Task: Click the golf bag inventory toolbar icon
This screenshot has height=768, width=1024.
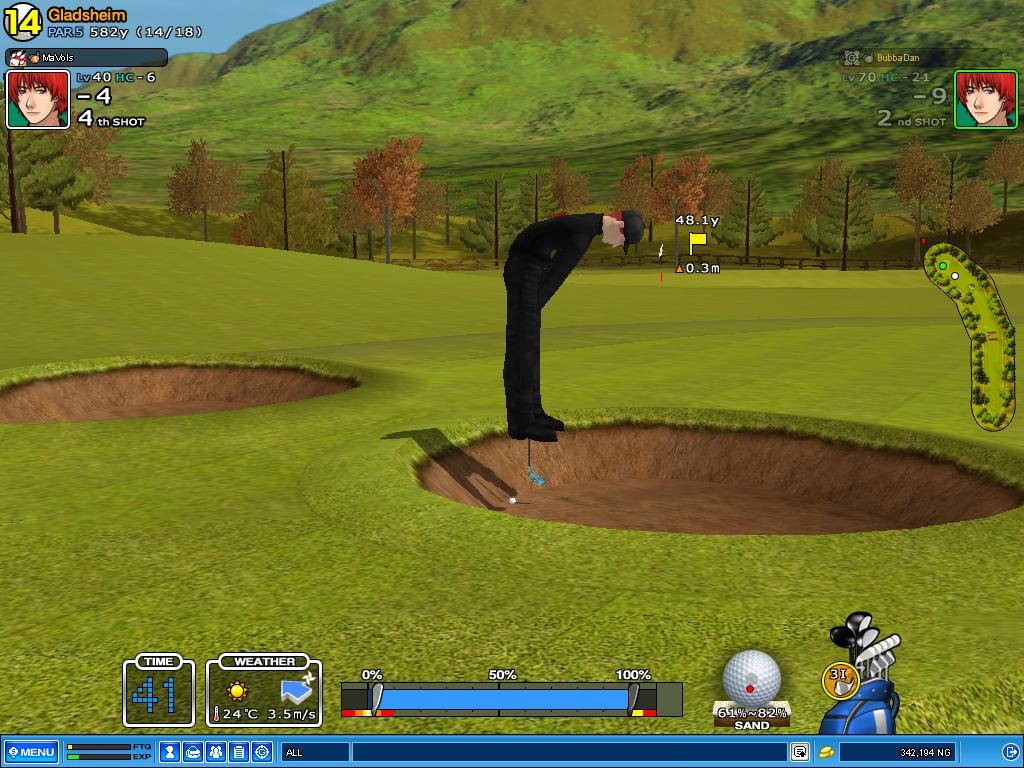Action: pos(193,752)
